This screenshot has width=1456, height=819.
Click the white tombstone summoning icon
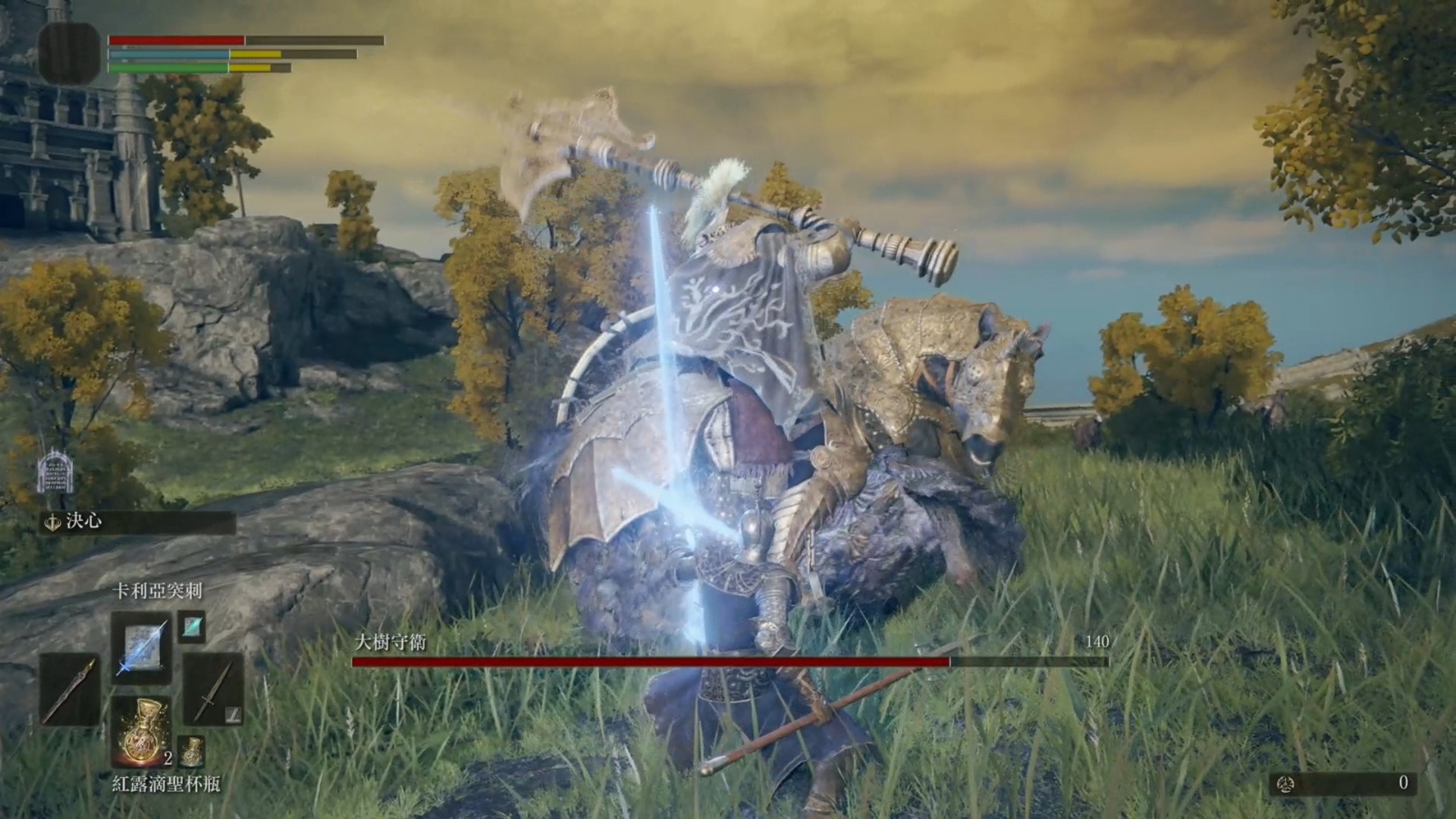[x=55, y=472]
